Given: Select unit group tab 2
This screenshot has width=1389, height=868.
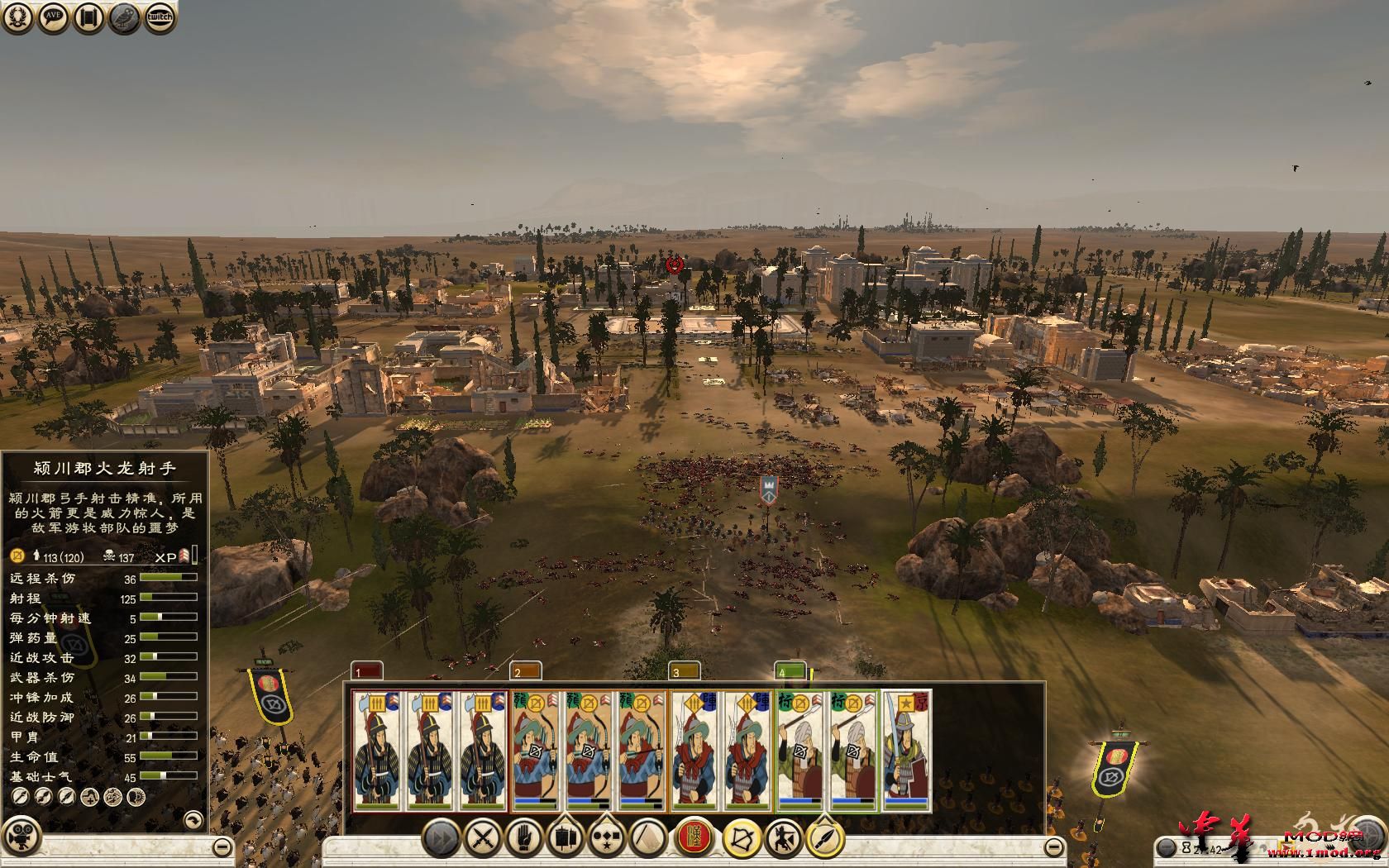Looking at the screenshot, I should tap(525, 671).
